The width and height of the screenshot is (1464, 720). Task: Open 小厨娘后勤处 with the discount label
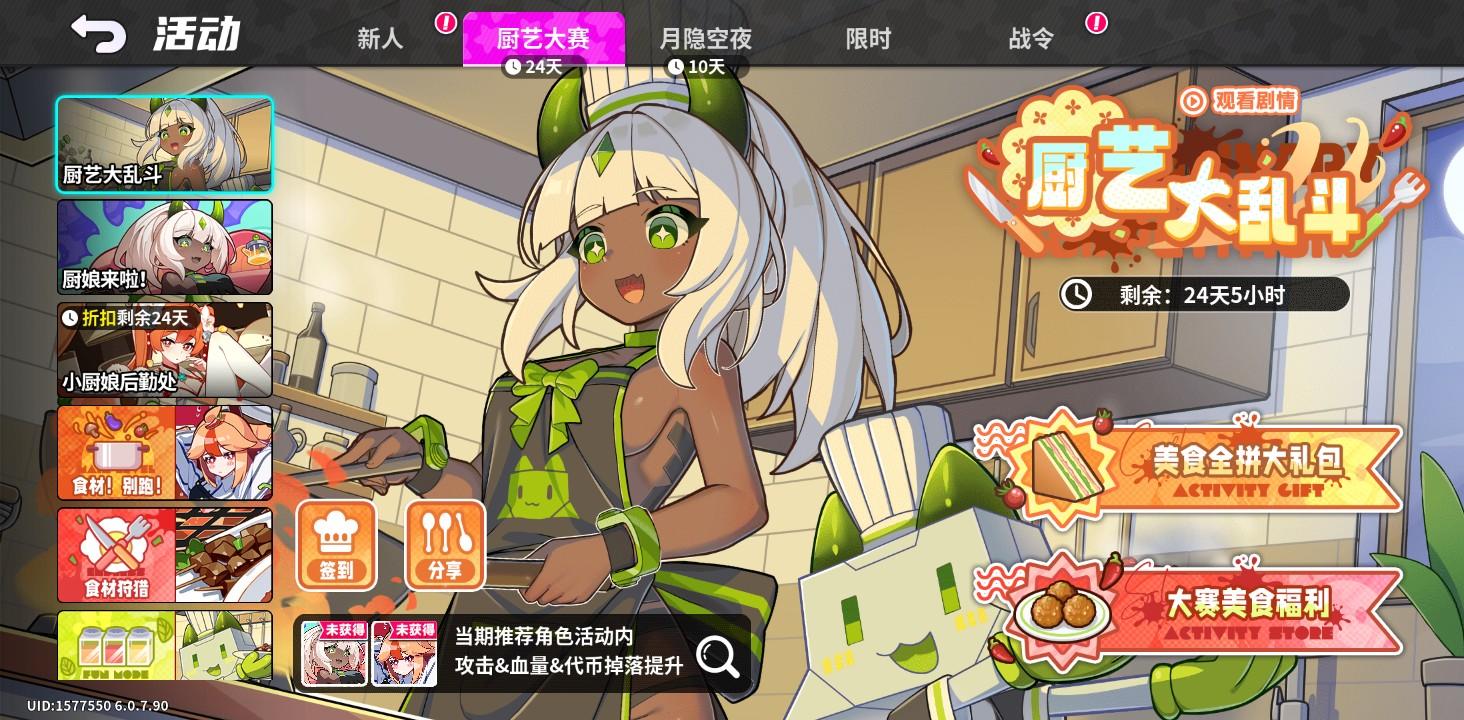tap(164, 350)
